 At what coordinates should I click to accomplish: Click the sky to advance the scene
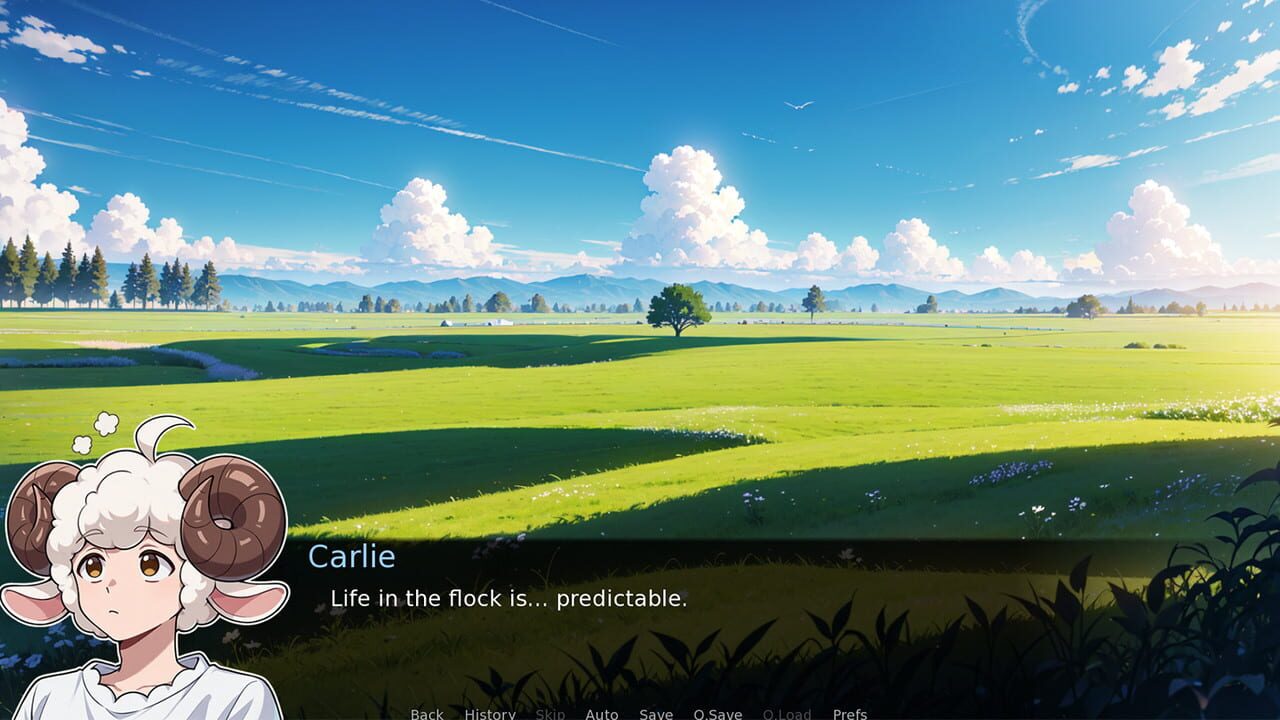[x=640, y=120]
